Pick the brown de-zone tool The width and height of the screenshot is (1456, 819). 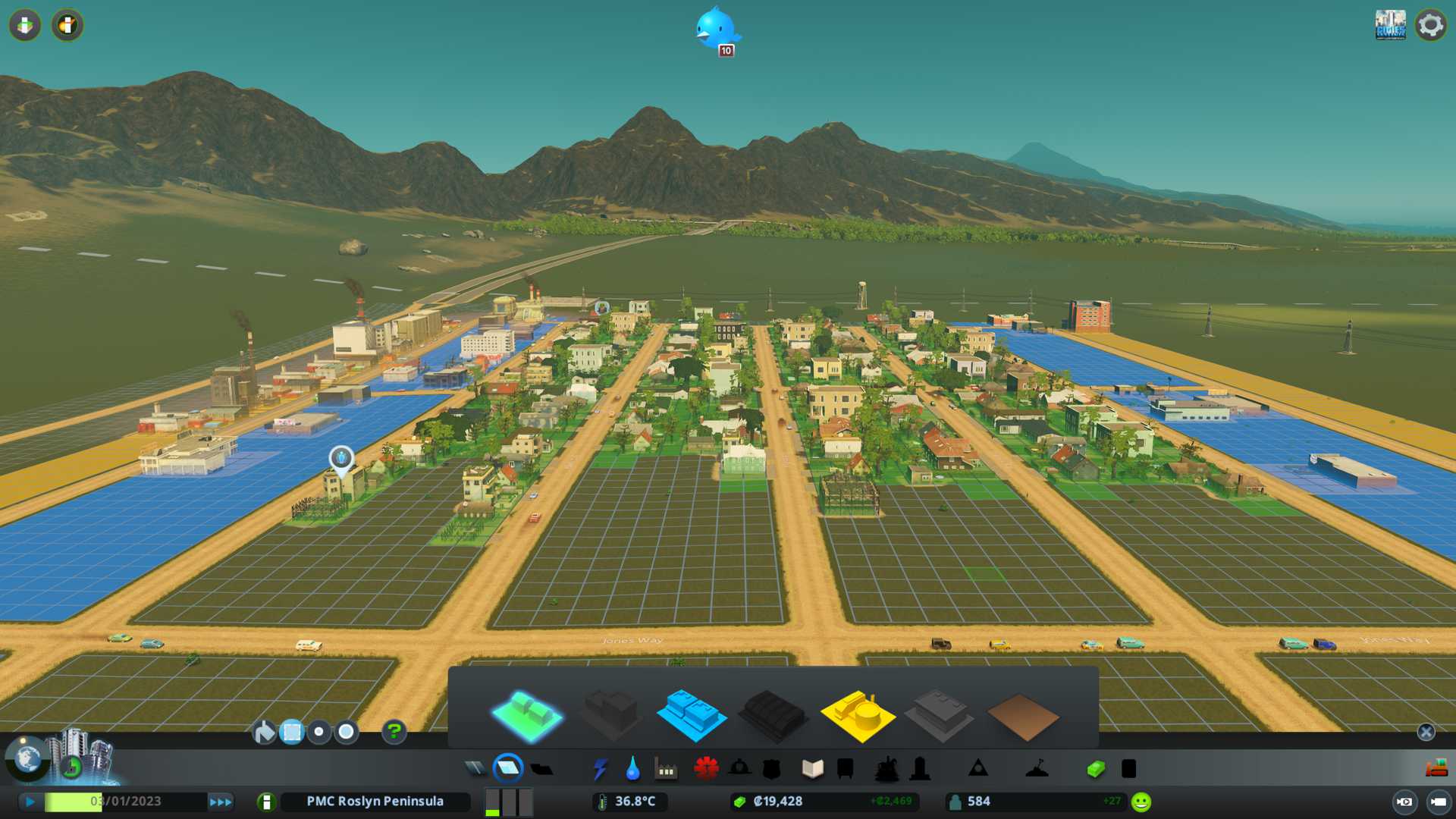coord(1022,717)
